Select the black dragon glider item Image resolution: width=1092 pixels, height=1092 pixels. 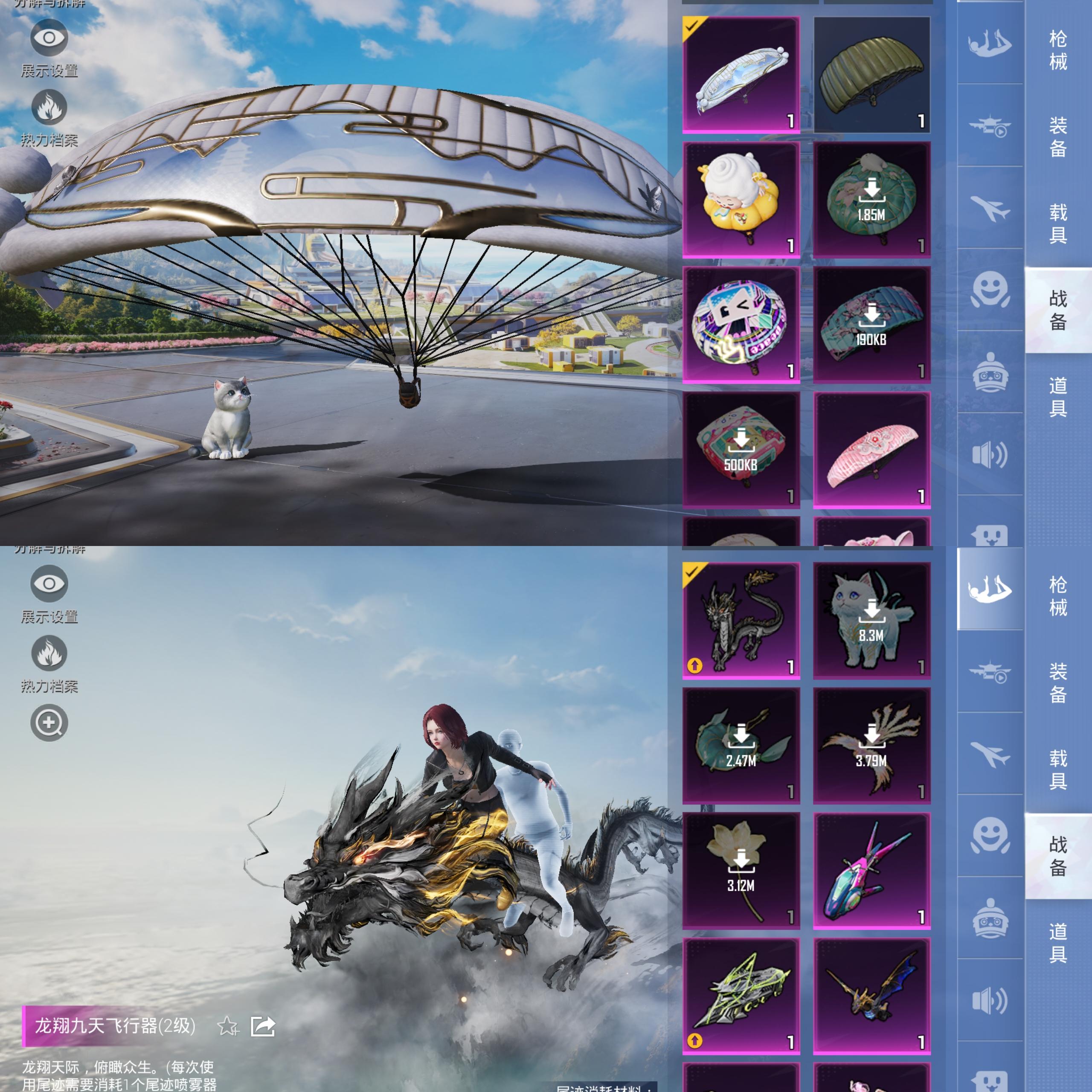741,620
